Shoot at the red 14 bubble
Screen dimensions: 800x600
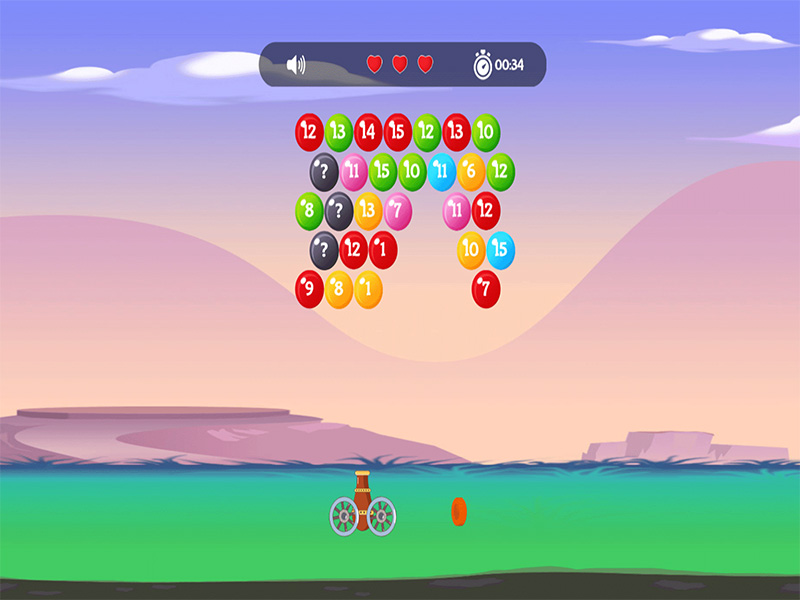(368, 132)
